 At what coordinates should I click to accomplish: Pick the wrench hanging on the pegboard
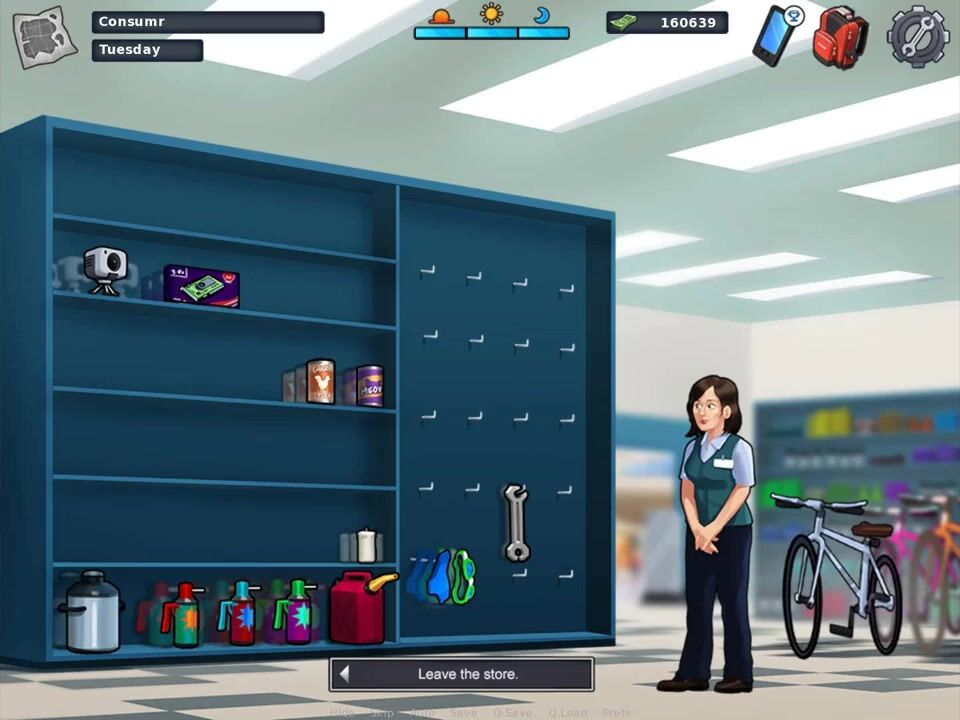(515, 522)
